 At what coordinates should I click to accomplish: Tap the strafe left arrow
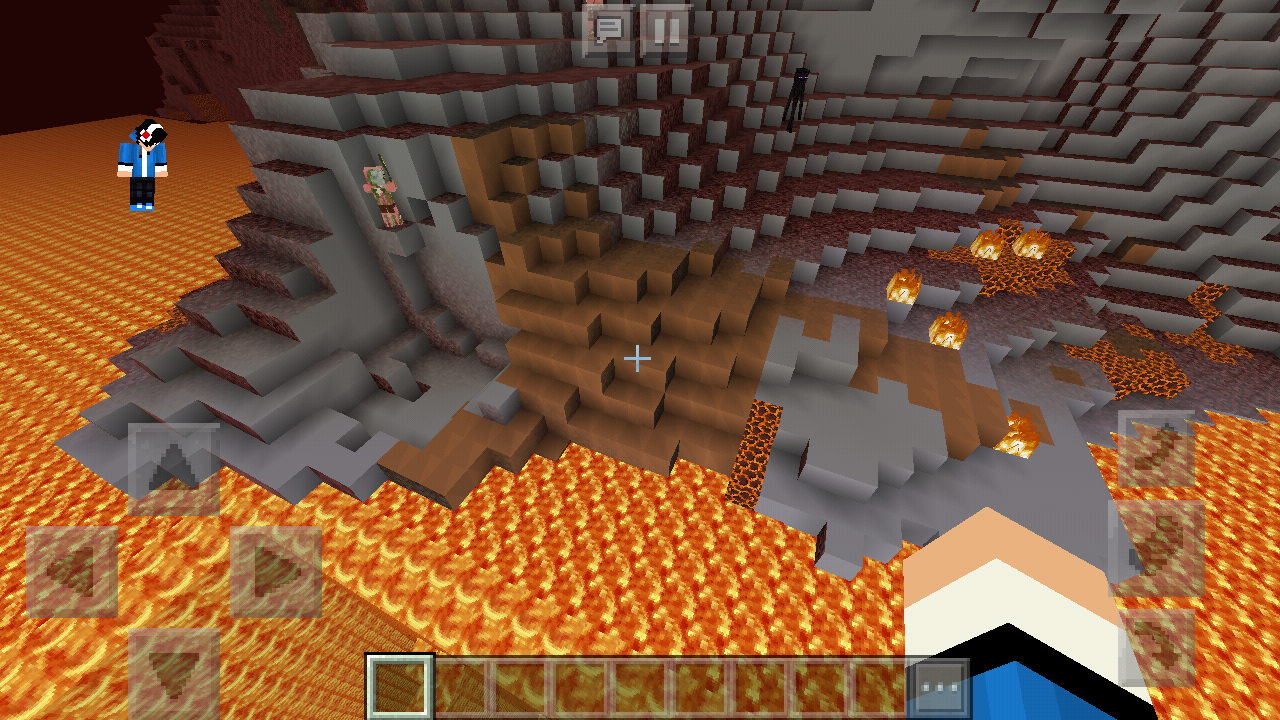pos(72,572)
